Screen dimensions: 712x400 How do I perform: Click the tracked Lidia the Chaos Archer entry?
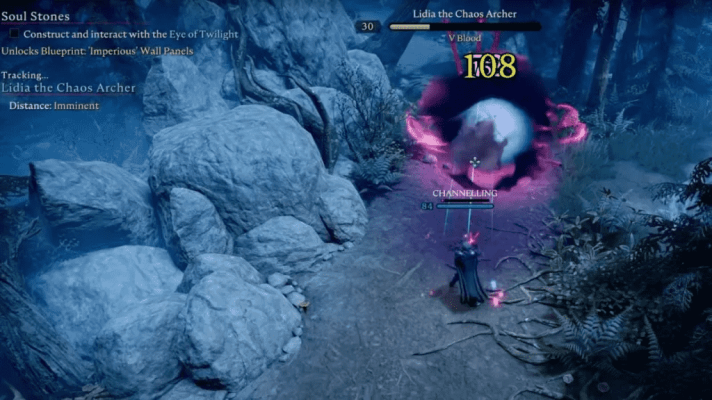(x=69, y=88)
